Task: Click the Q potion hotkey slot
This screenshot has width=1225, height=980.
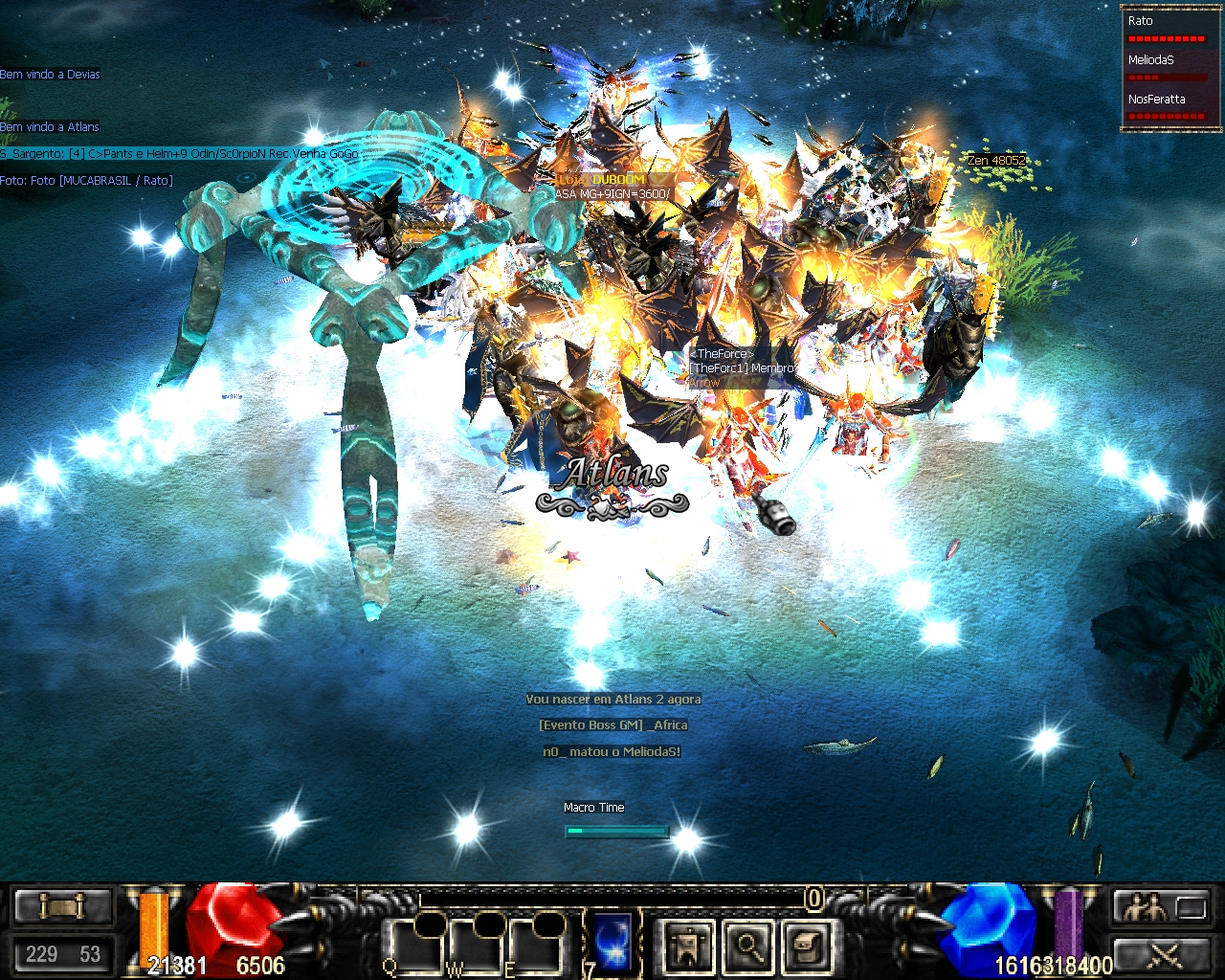Action: coord(416,946)
